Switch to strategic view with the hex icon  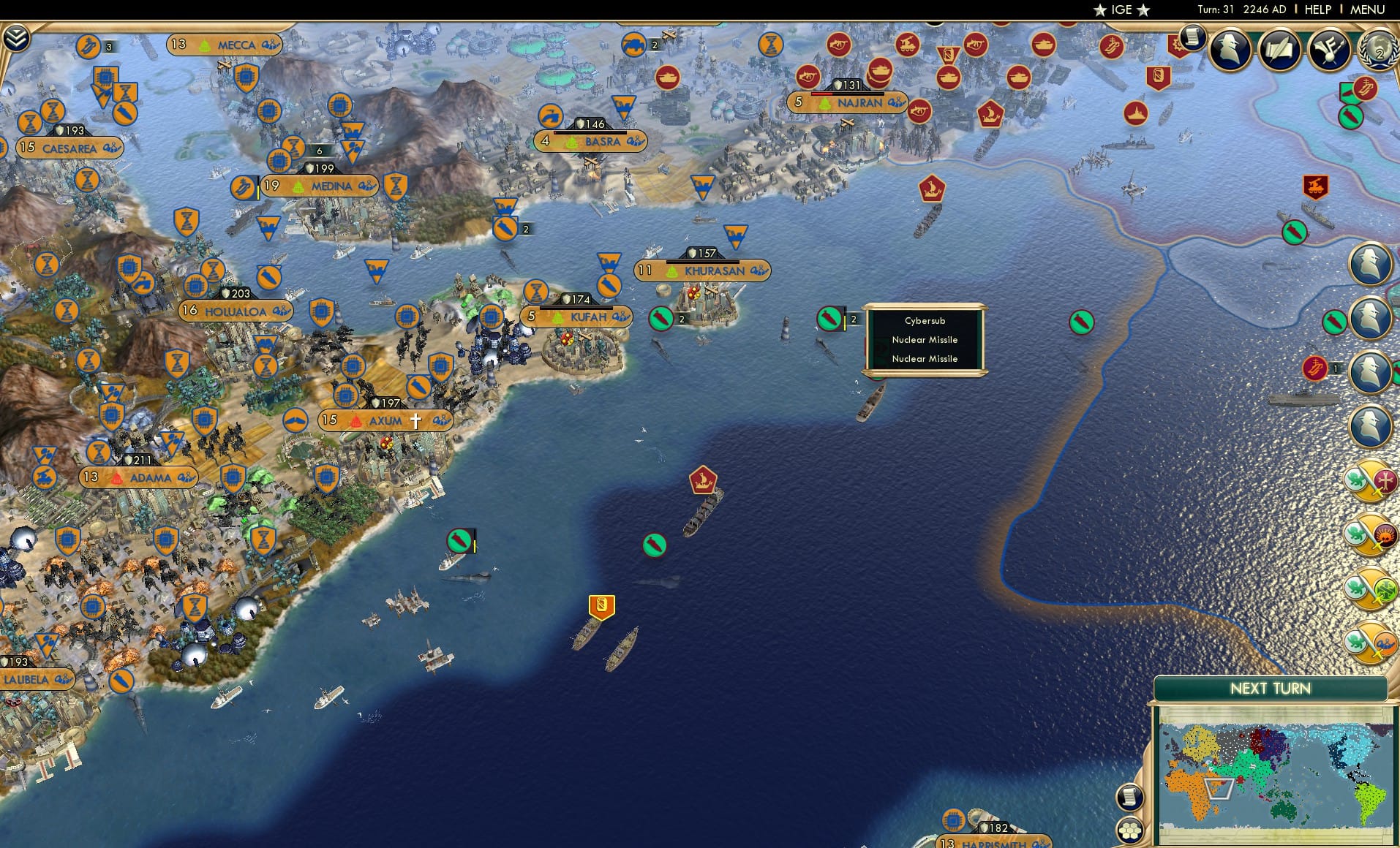[1130, 830]
